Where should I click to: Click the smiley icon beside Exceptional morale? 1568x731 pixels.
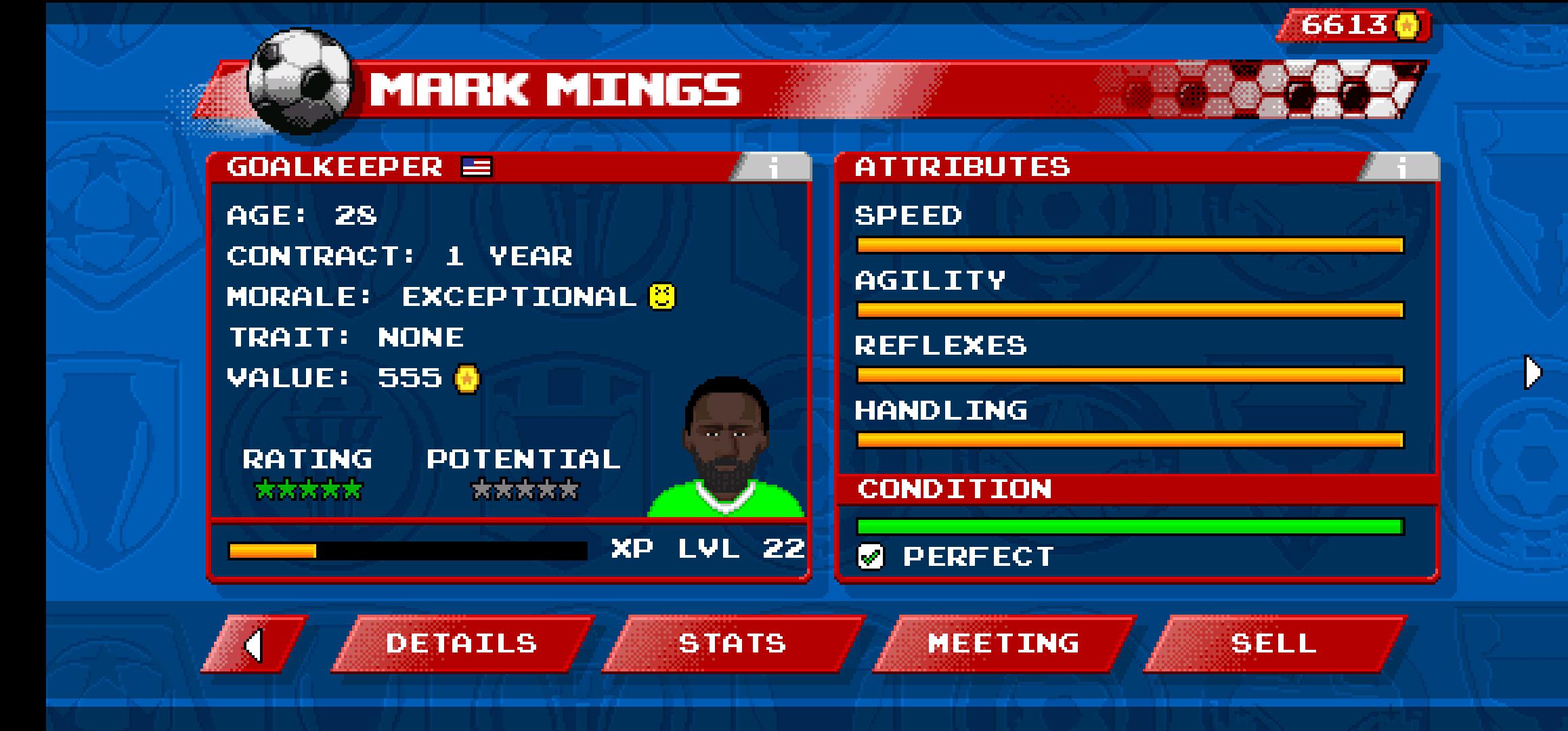pyautogui.click(x=663, y=296)
